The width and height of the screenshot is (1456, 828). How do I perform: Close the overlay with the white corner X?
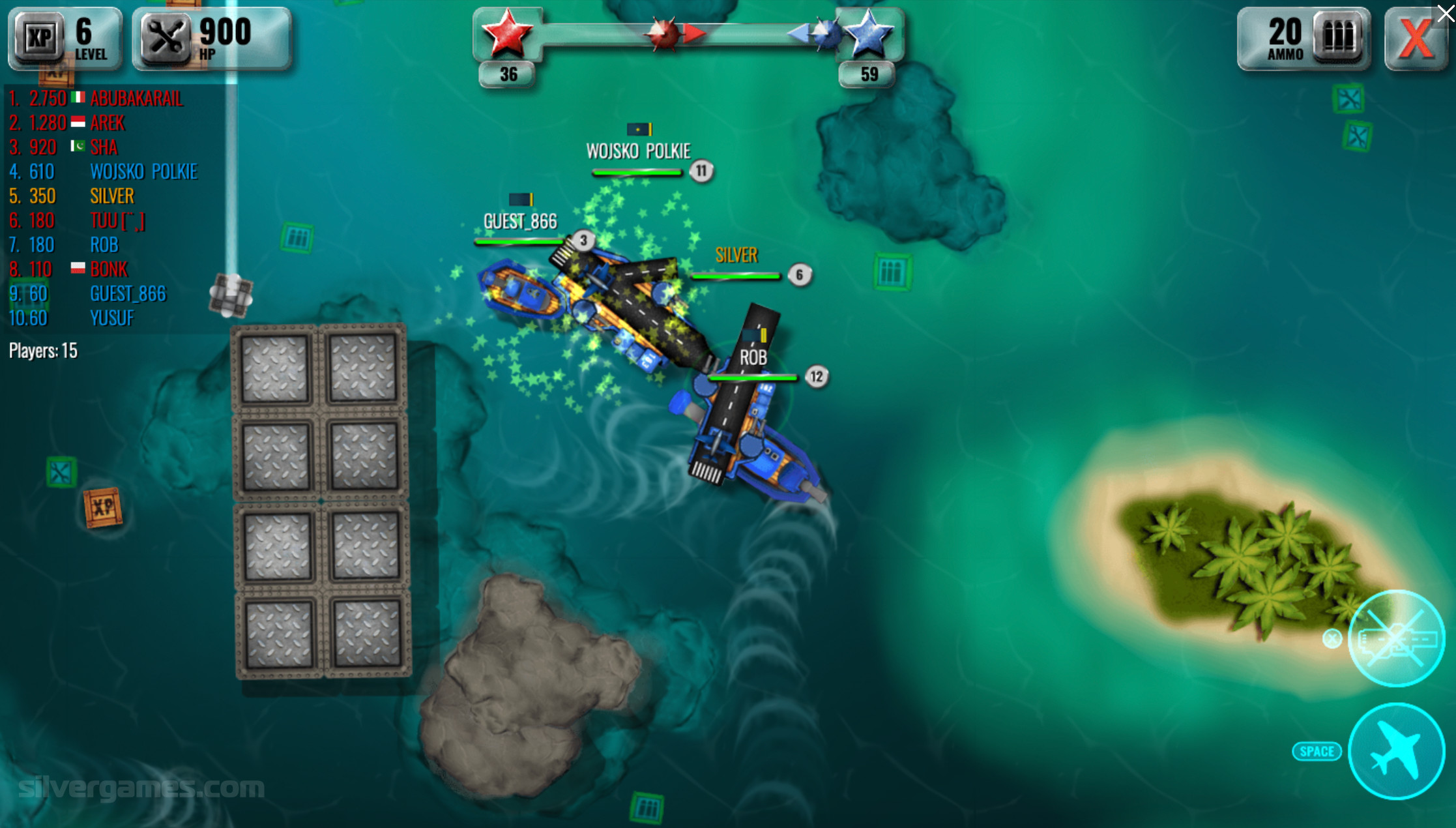(x=1446, y=13)
